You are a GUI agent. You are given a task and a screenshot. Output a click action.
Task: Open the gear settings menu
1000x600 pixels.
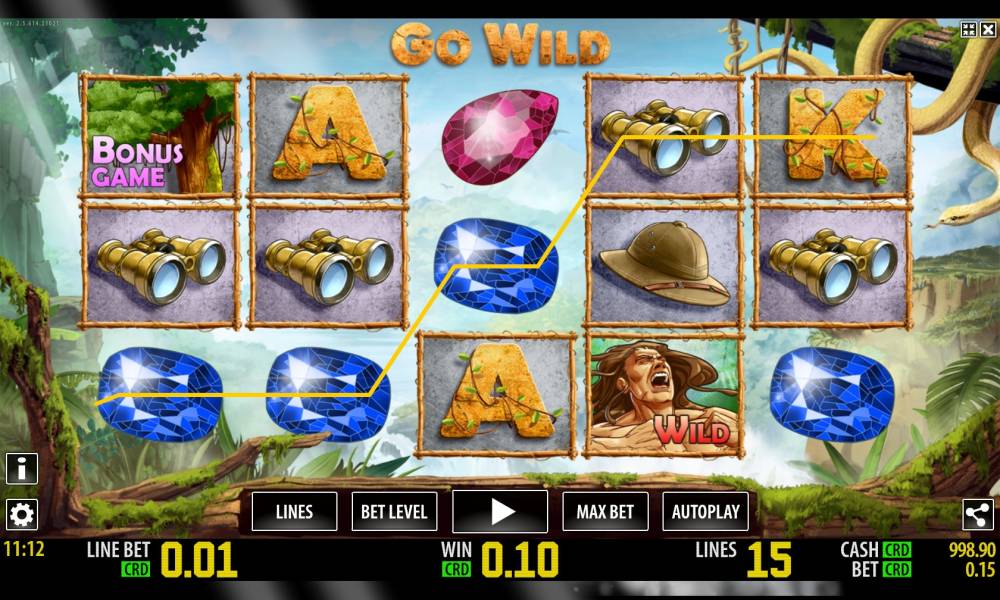22,514
